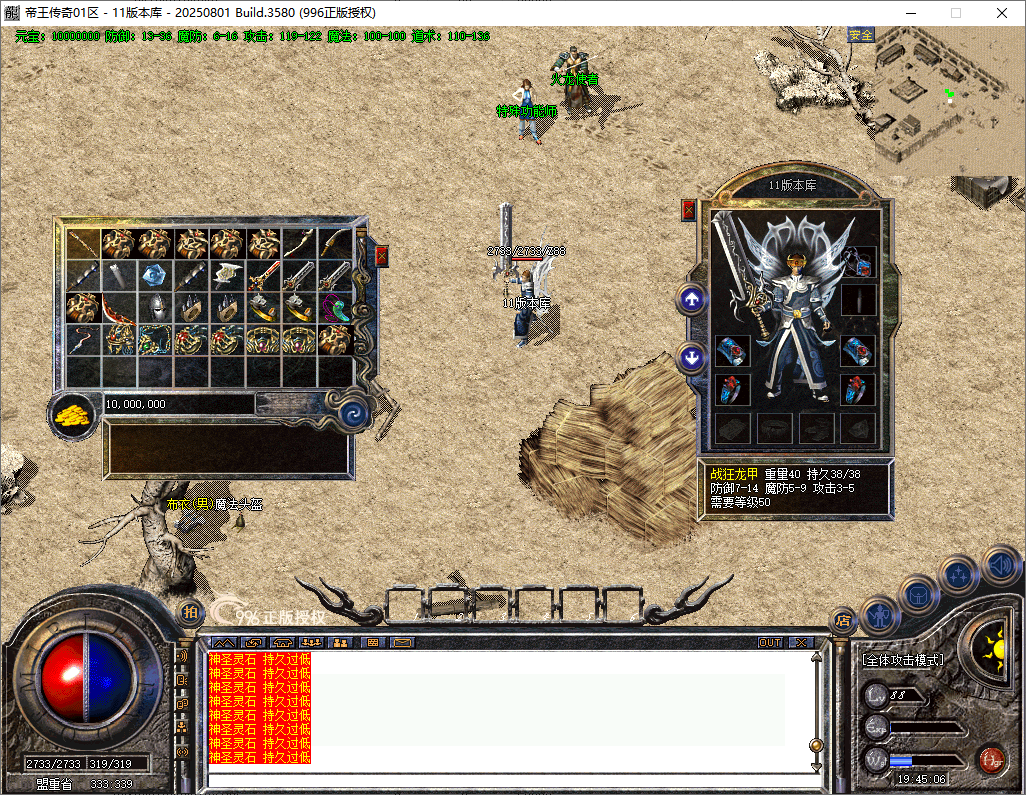1026x795 pixels.
Task: Select the blue crystal gem in the bag
Action: click(x=156, y=275)
